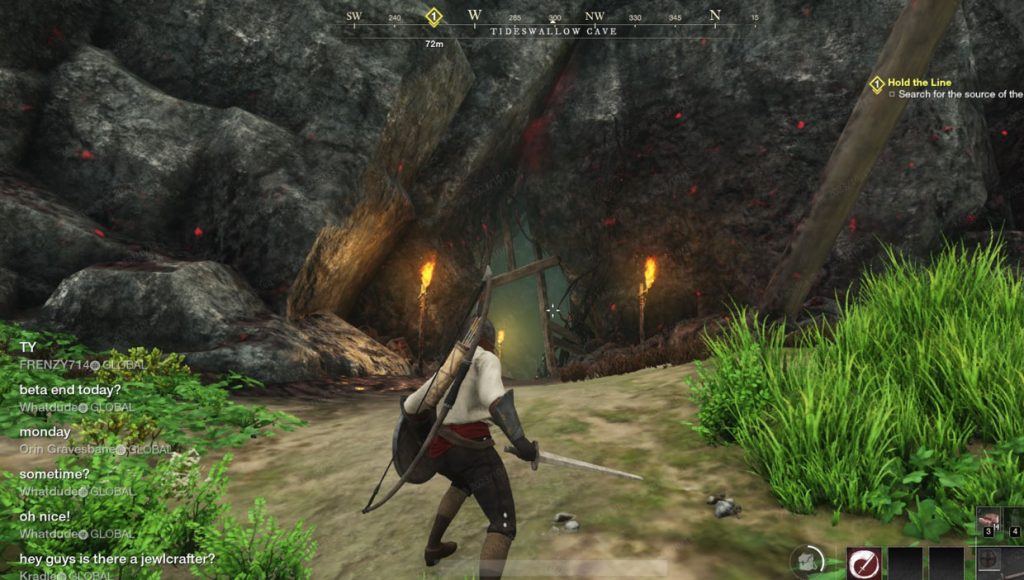Viewport: 1024px width, 580px height.
Task: Activate the red sword slash ability
Action: [x=864, y=563]
